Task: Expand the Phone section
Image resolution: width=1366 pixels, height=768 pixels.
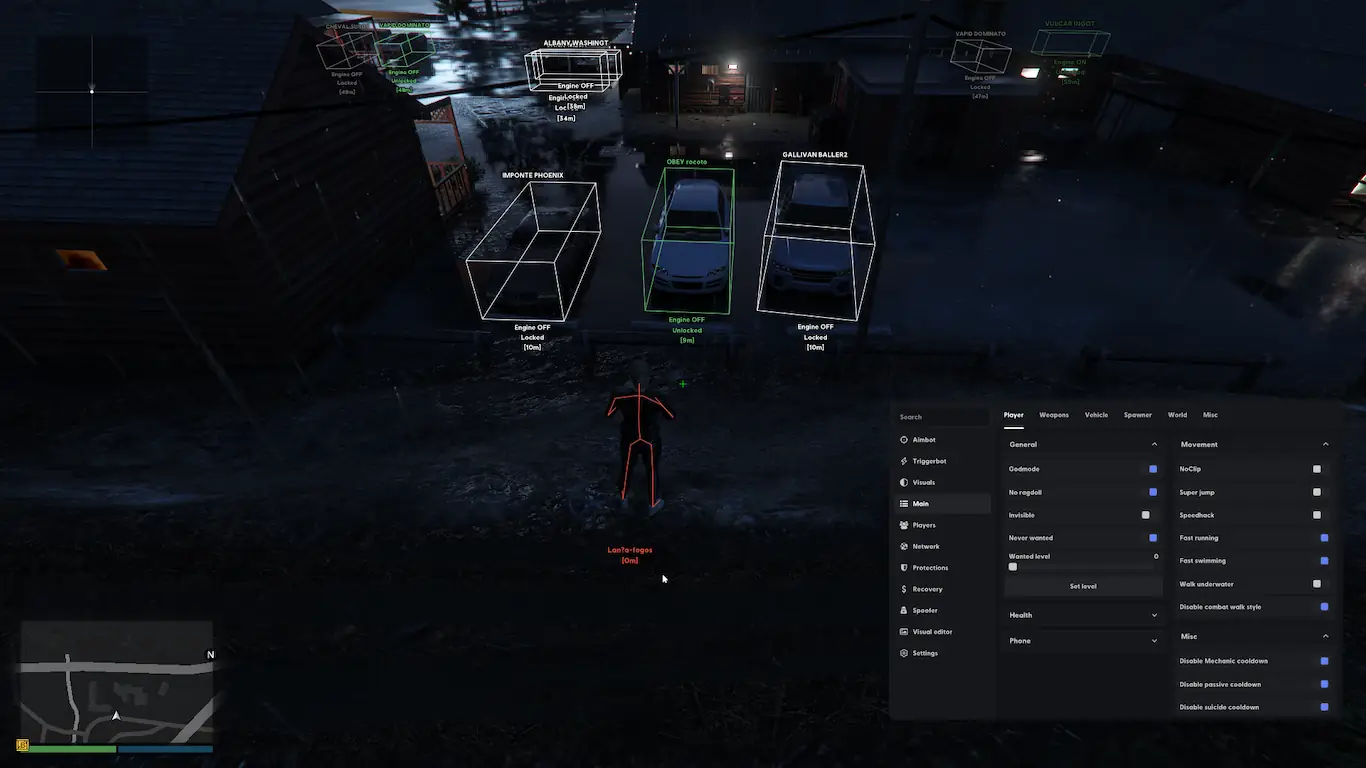Action: click(1083, 641)
